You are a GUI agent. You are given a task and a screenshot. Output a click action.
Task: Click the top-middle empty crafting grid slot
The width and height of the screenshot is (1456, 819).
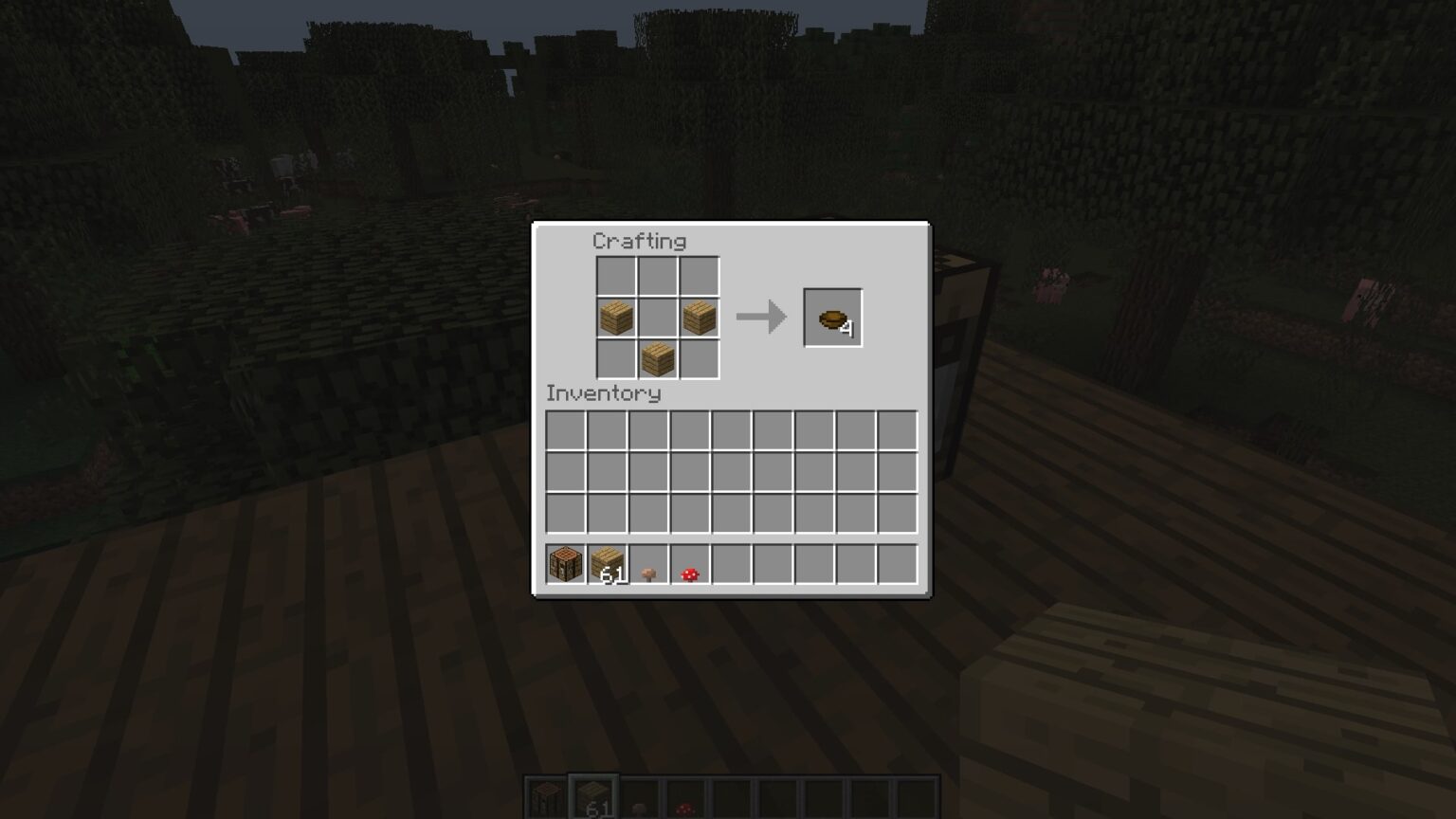(x=657, y=275)
